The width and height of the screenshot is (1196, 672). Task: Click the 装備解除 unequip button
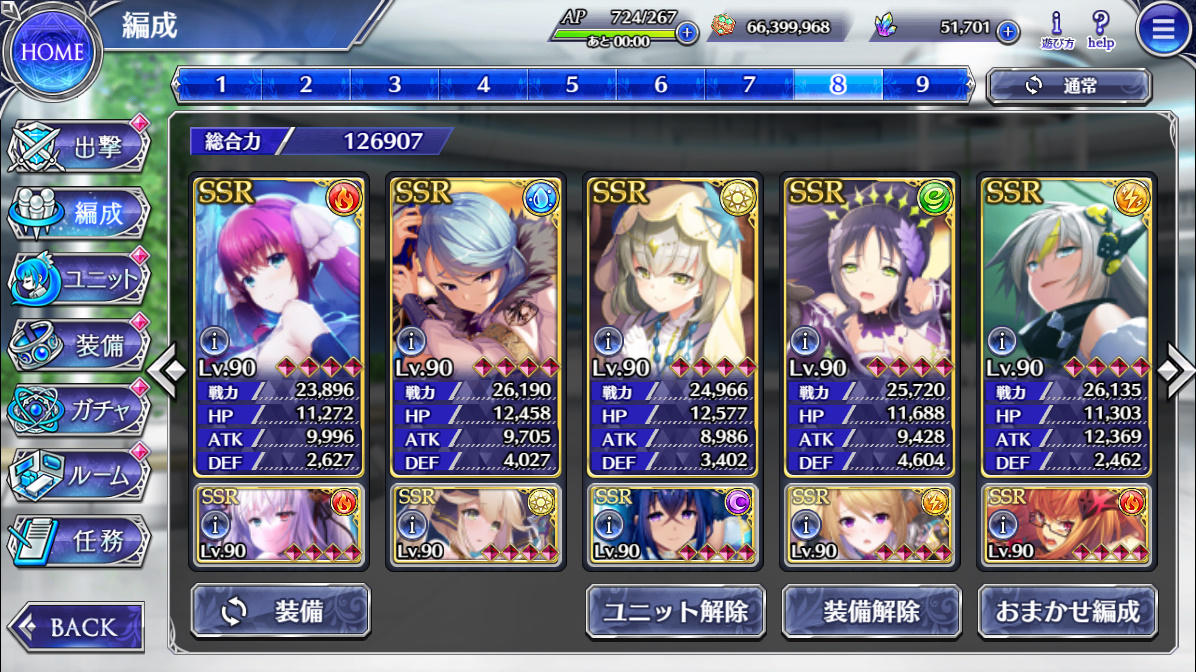click(871, 611)
